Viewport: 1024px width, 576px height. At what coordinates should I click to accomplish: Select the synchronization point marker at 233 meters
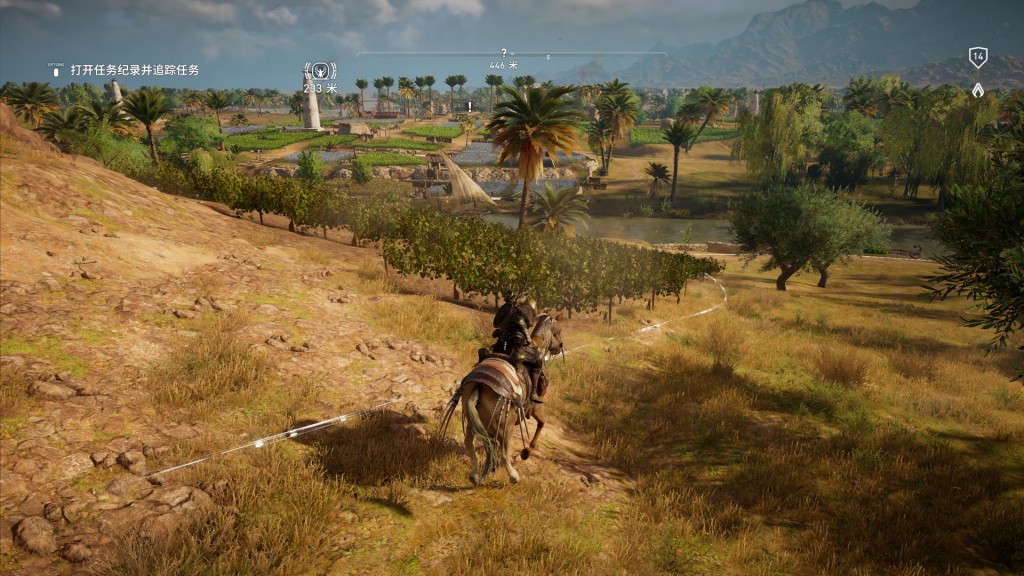coord(318,70)
